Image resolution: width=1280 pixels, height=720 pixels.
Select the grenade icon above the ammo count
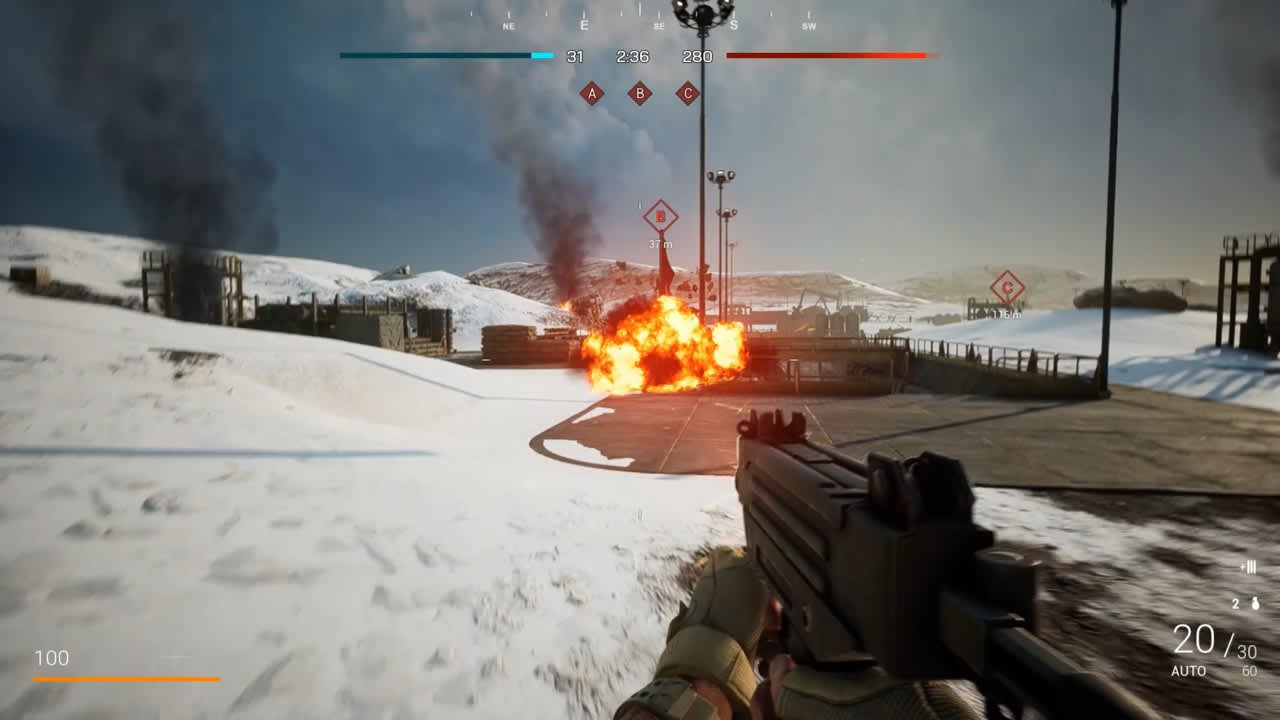click(1255, 604)
